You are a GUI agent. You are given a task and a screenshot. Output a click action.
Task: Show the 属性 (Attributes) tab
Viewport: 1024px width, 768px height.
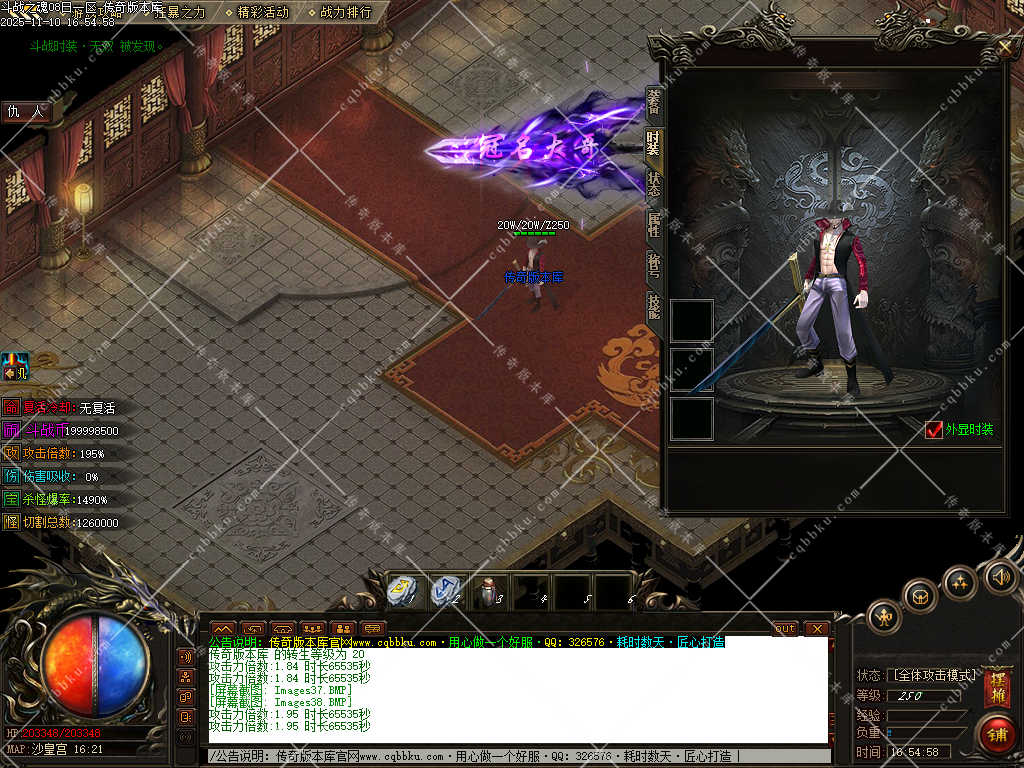click(654, 225)
